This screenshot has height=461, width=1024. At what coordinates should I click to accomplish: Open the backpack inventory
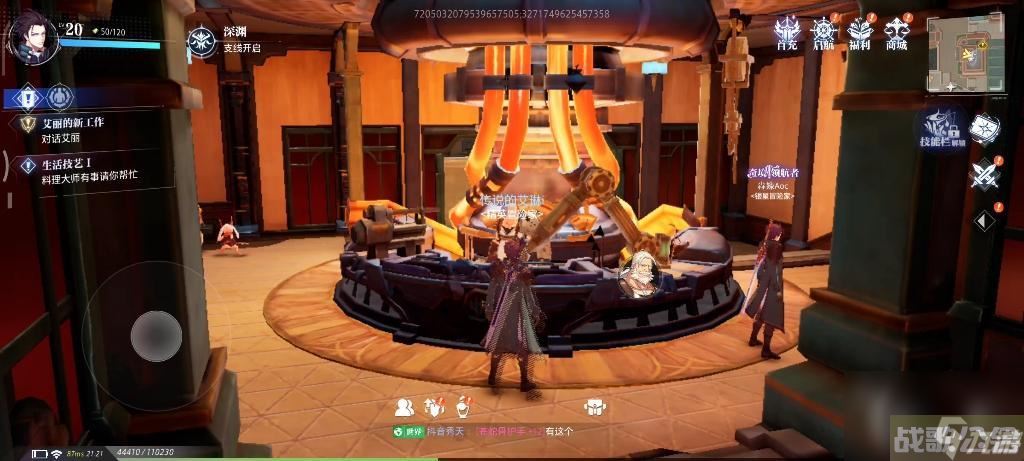594,407
